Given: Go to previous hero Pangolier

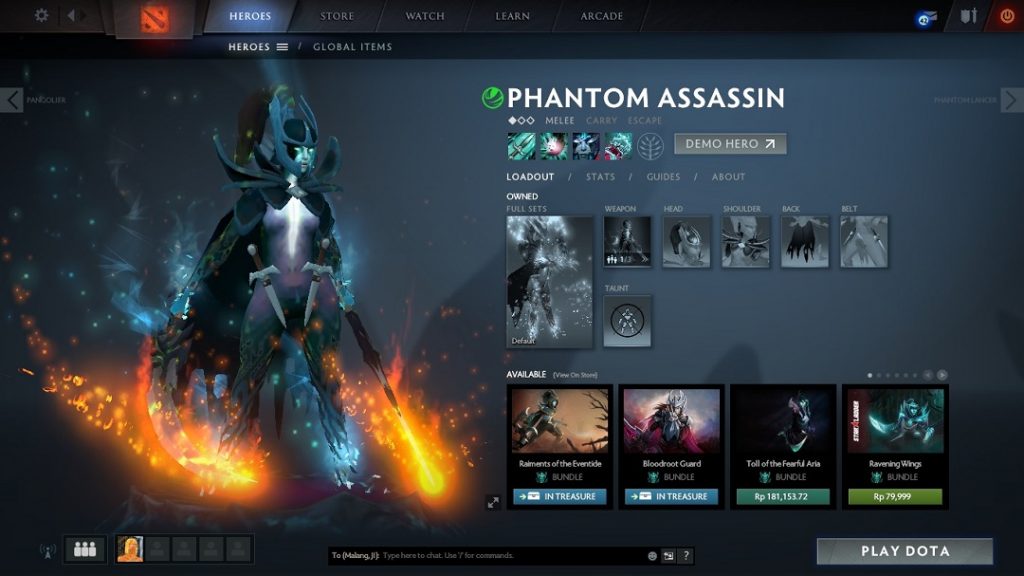Looking at the screenshot, I should click(x=13, y=100).
